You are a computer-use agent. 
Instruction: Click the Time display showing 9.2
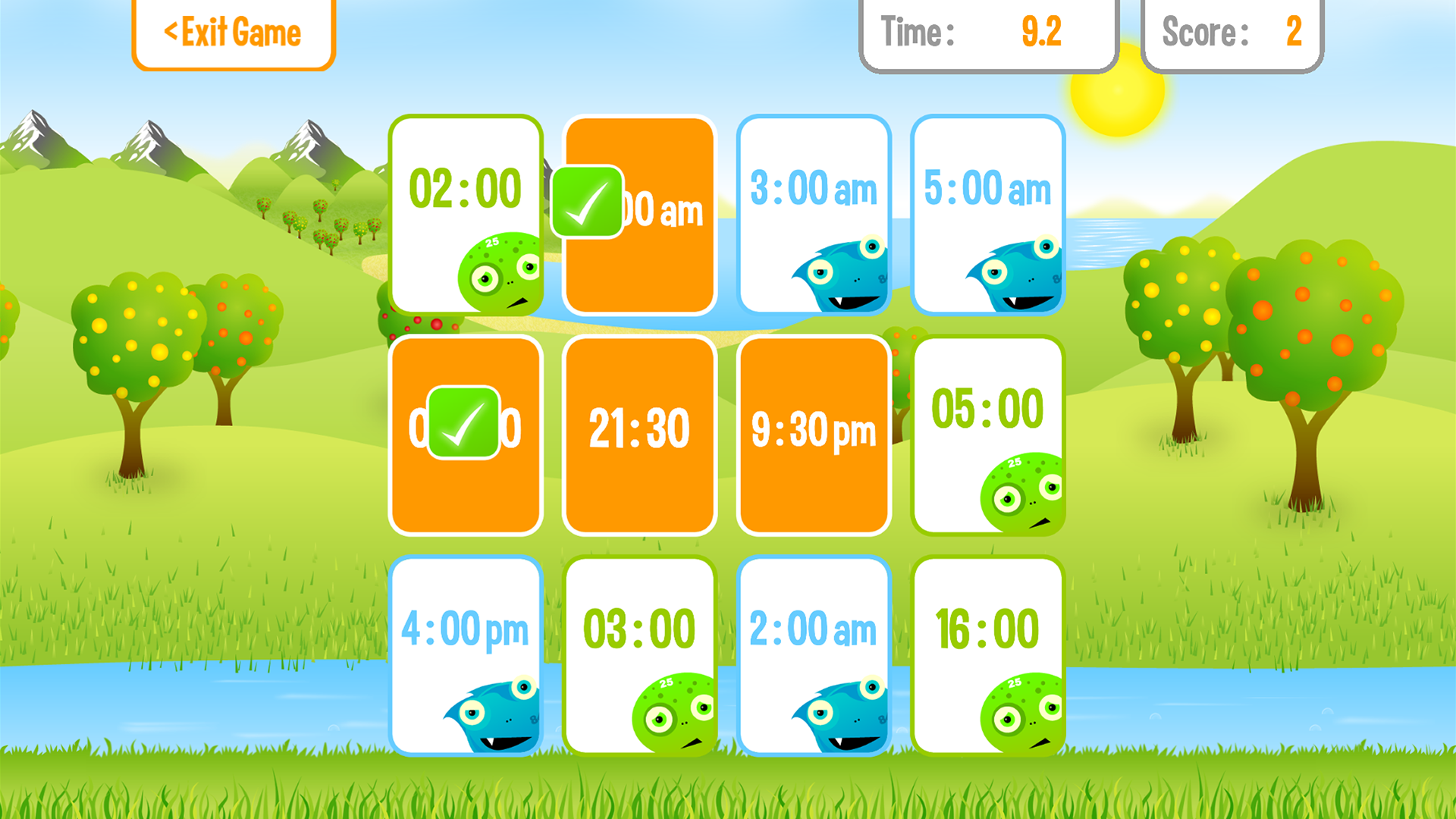(986, 32)
